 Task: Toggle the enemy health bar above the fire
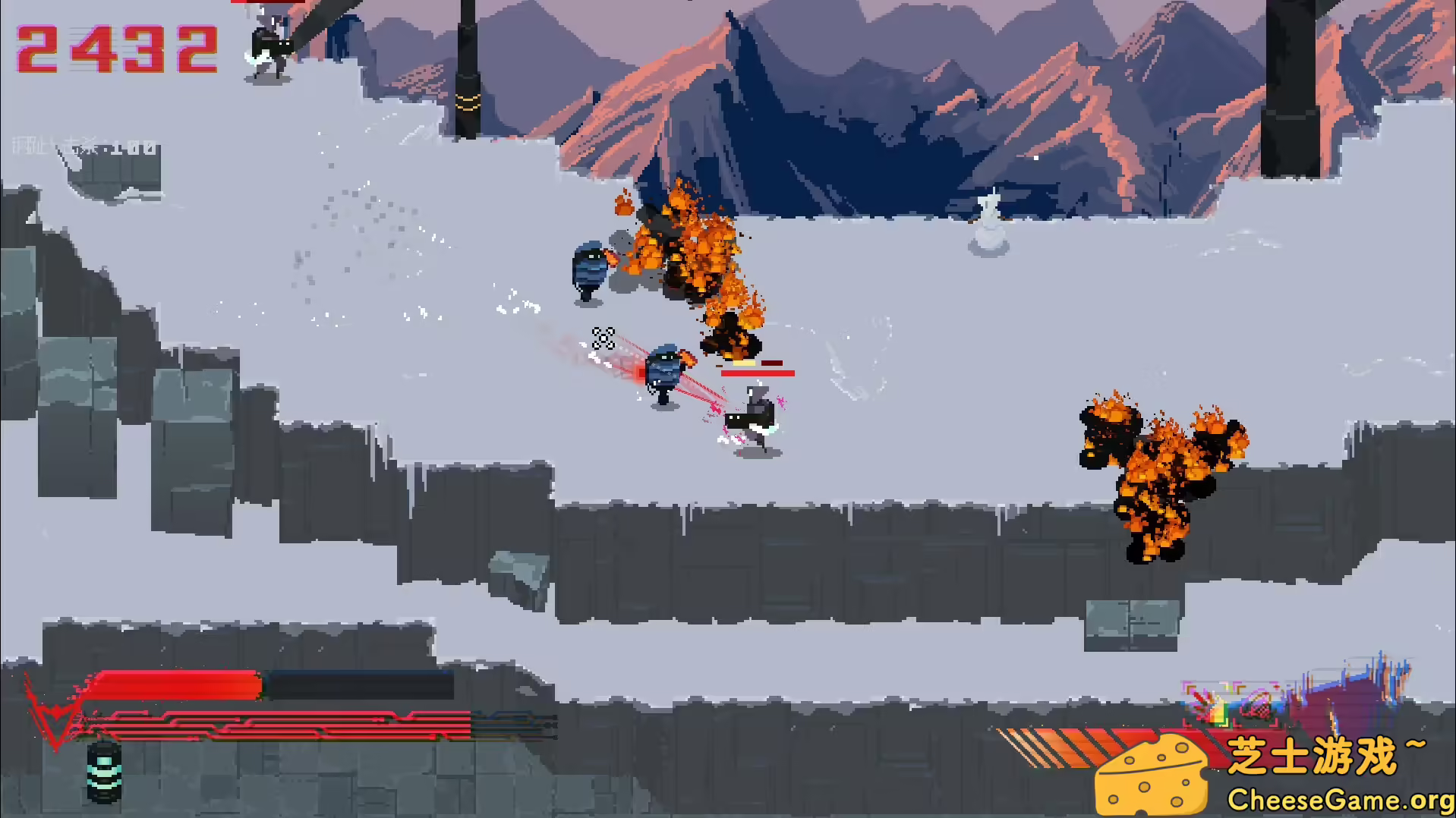757,372
